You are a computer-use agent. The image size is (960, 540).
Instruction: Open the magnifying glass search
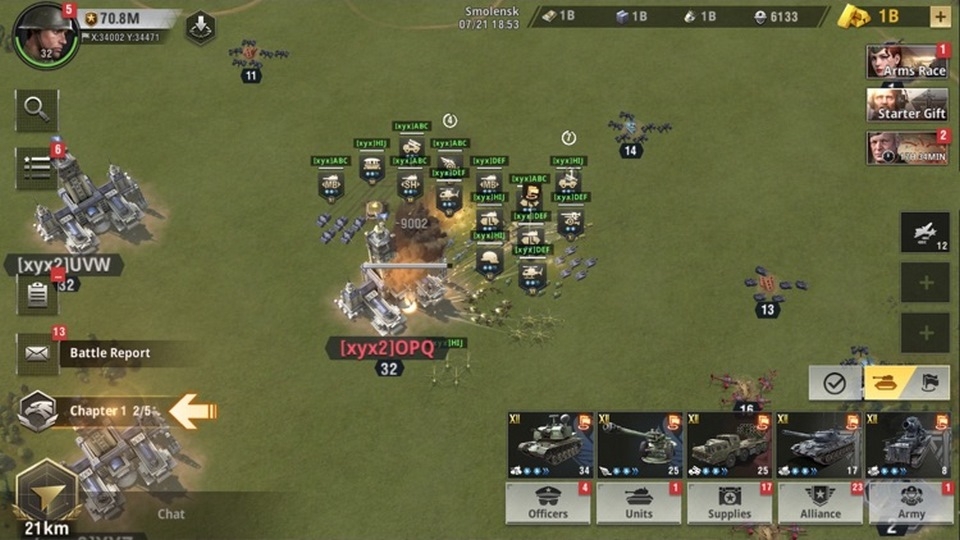tap(36, 110)
